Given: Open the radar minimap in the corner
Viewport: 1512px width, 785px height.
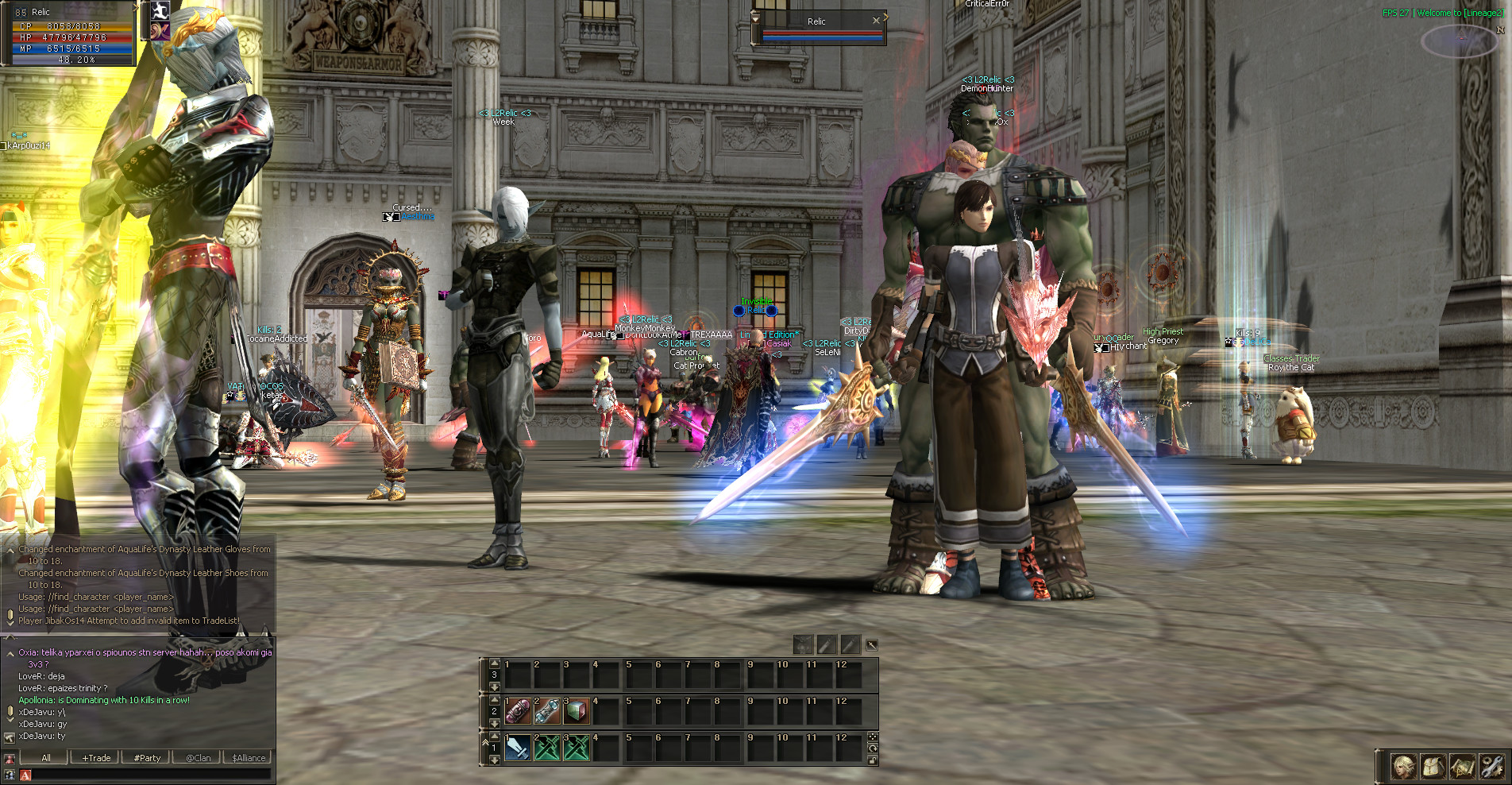Looking at the screenshot, I should pos(1460,41).
